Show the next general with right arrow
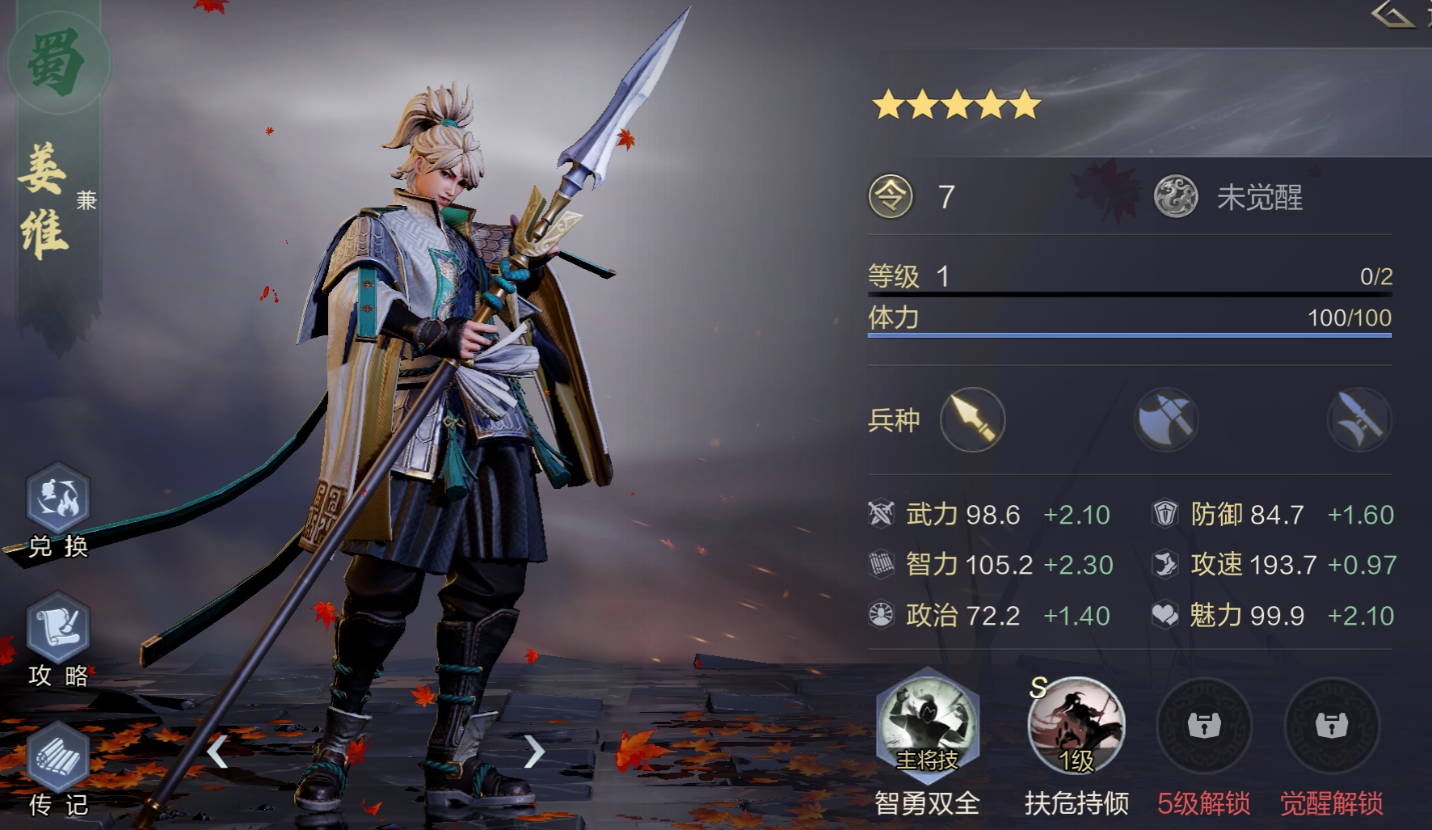 (534, 750)
